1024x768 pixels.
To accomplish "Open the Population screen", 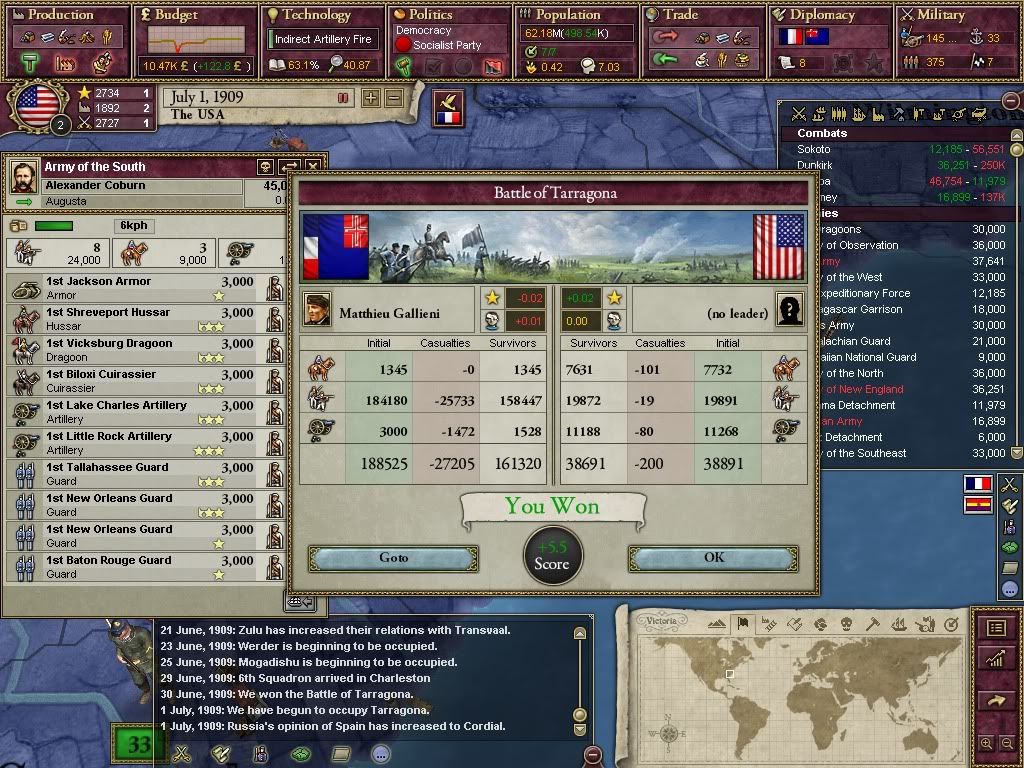I will [568, 15].
